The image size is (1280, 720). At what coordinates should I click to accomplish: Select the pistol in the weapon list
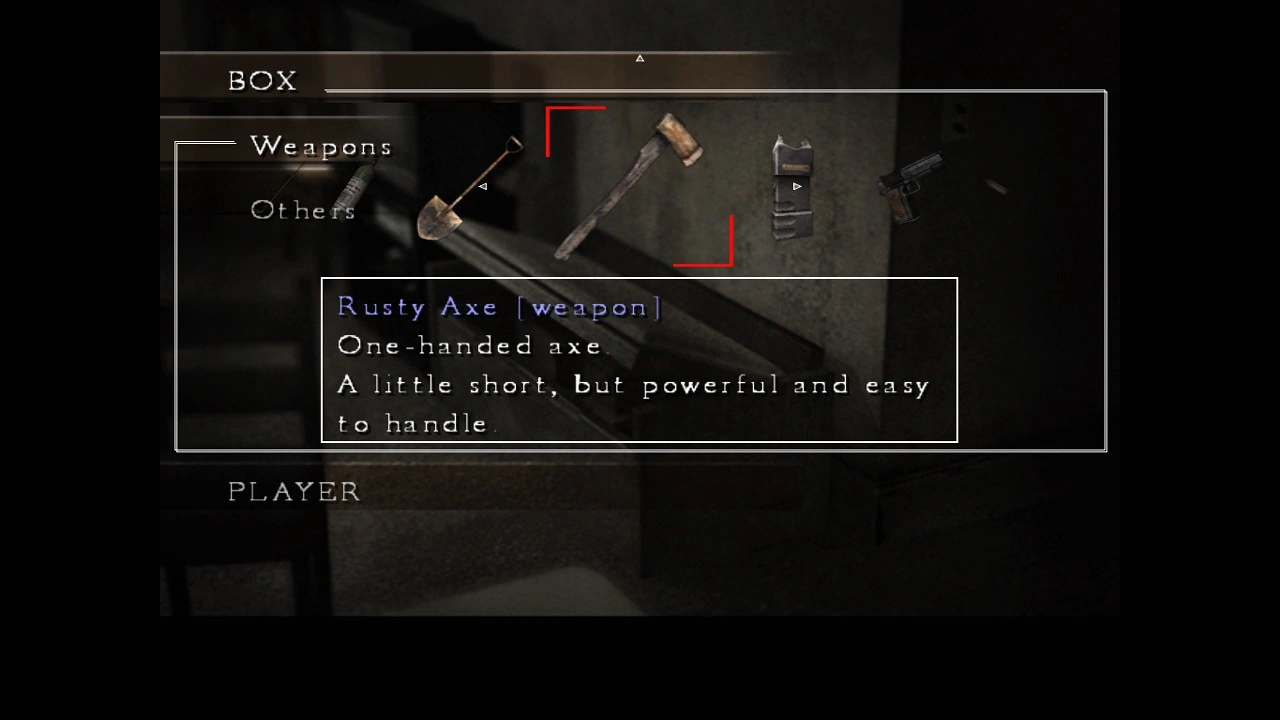click(x=909, y=186)
